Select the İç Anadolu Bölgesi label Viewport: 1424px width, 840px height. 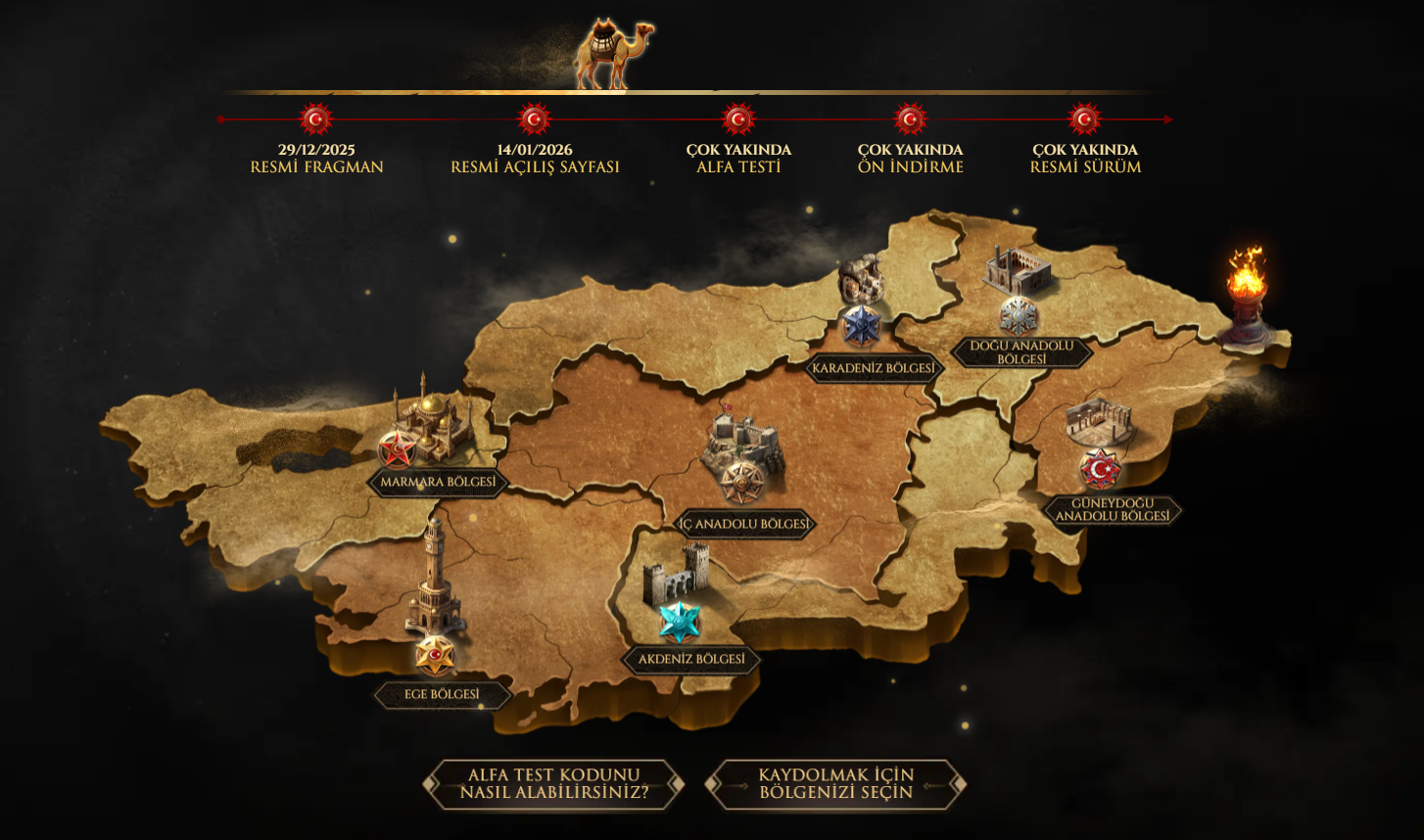pos(746,525)
